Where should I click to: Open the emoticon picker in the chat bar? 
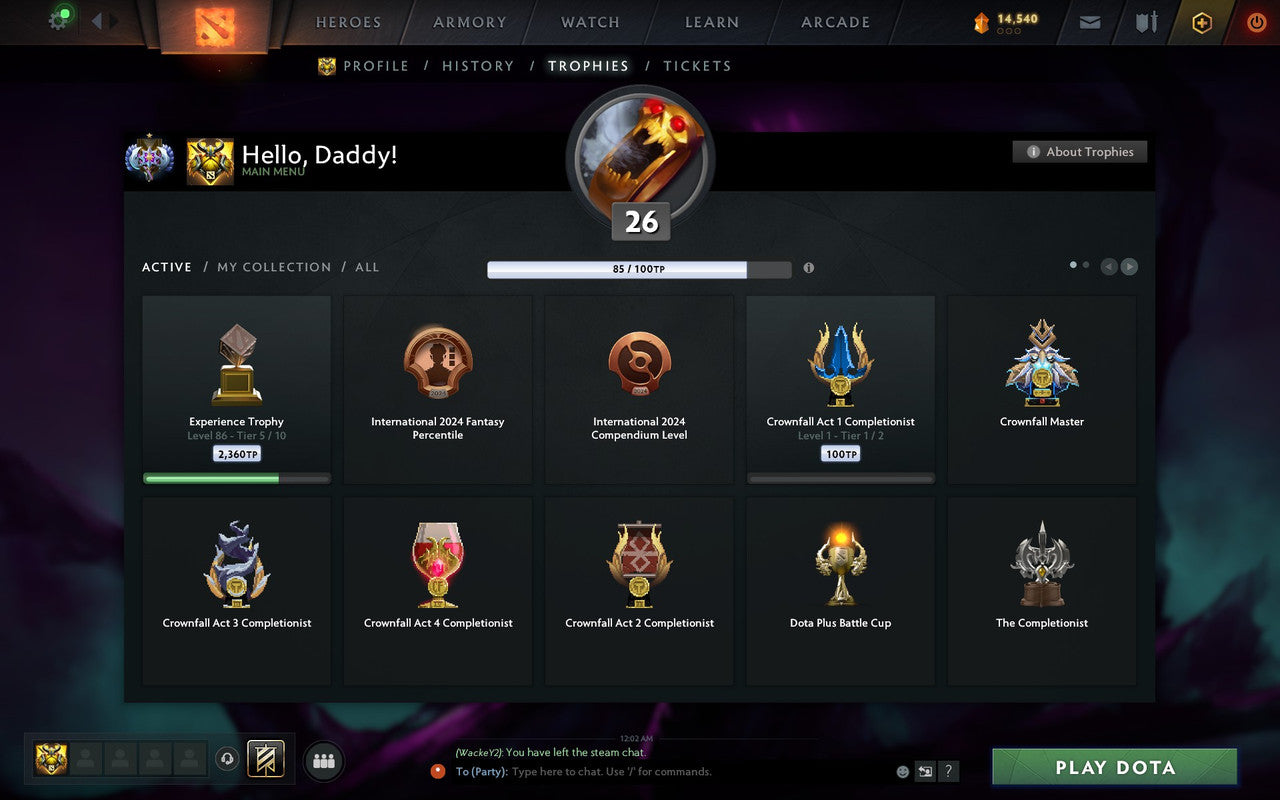tap(902, 771)
